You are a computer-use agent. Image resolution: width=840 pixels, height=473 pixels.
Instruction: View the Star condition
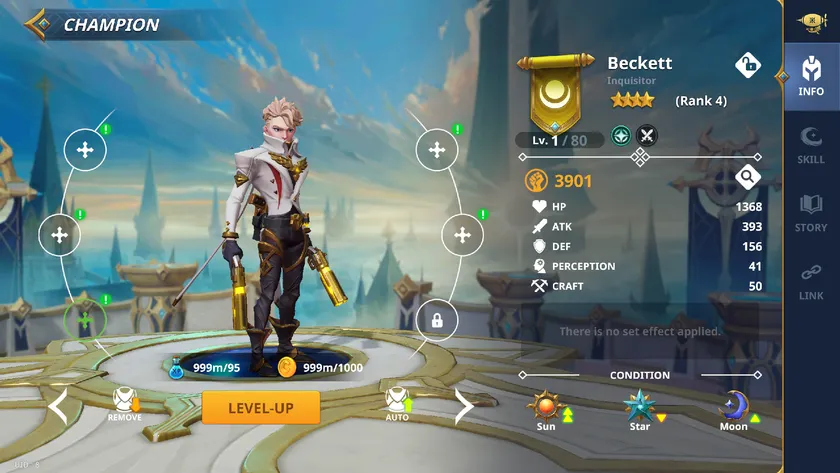[x=639, y=408]
